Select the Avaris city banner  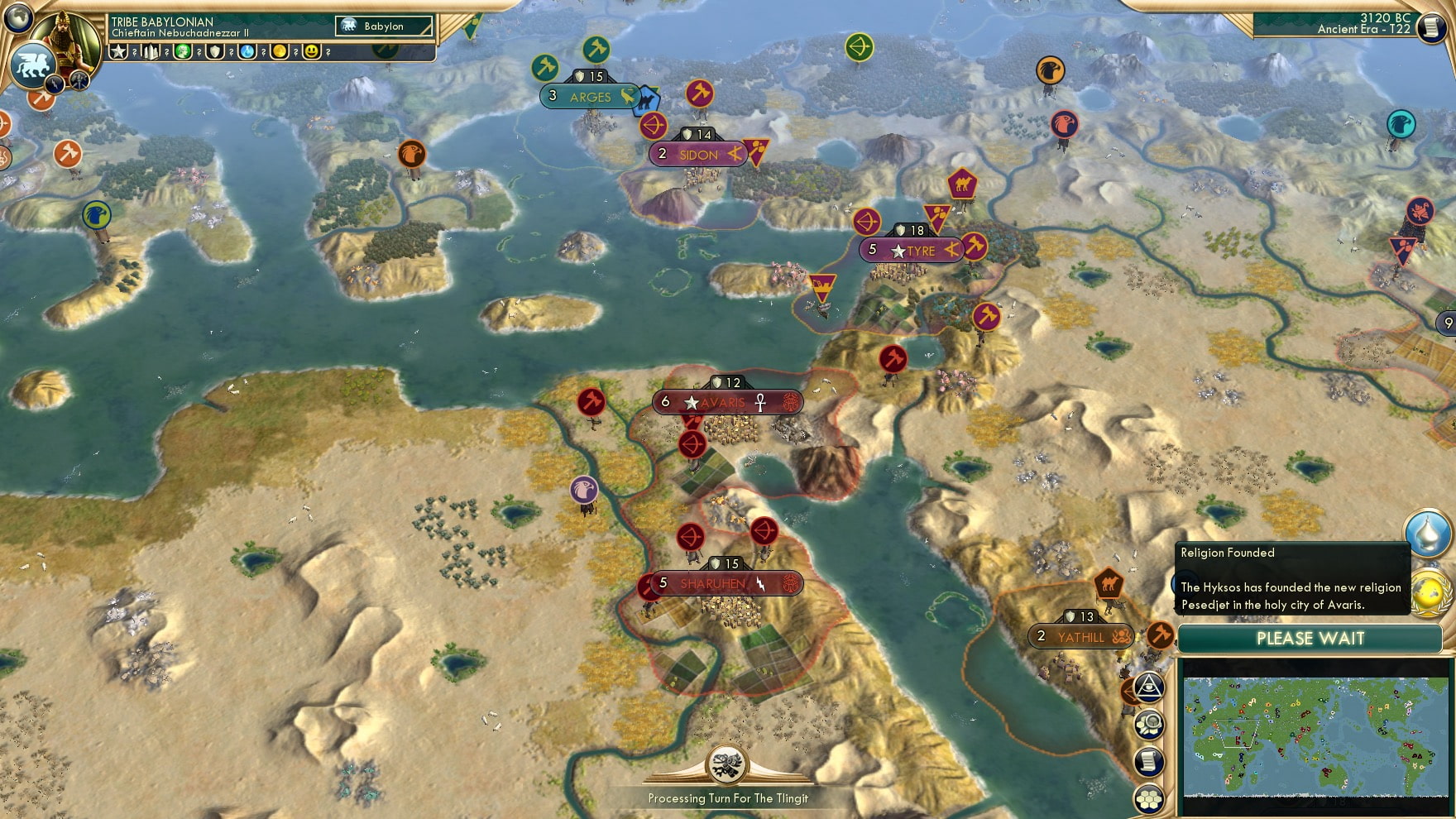pyautogui.click(x=726, y=401)
